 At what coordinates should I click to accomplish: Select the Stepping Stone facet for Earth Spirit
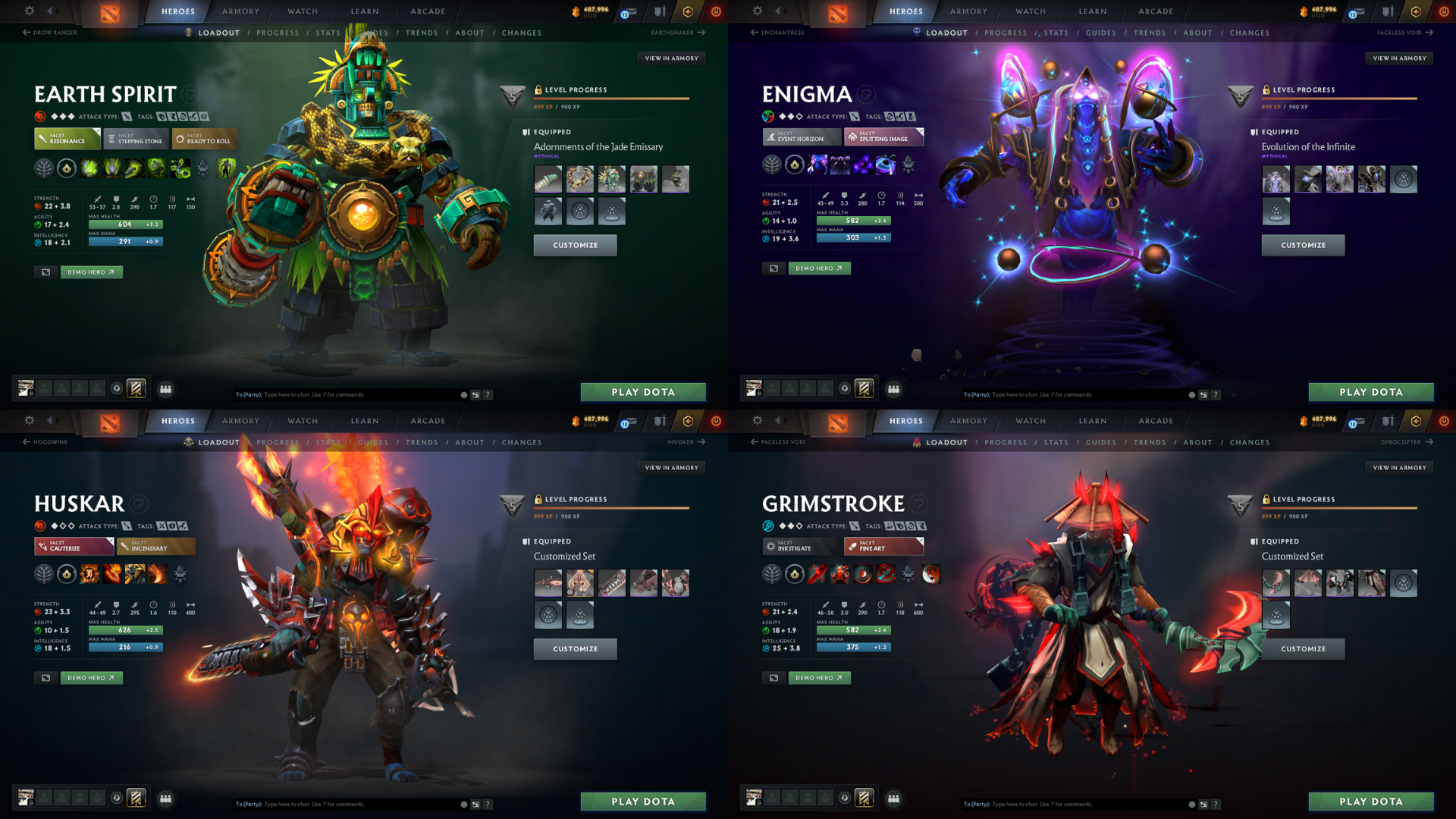(x=135, y=140)
